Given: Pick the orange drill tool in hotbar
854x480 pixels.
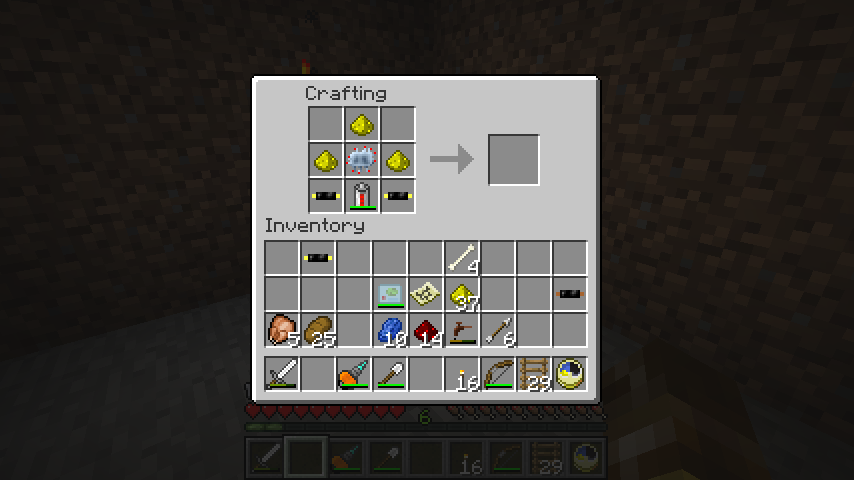Looking at the screenshot, I should pos(353,374).
